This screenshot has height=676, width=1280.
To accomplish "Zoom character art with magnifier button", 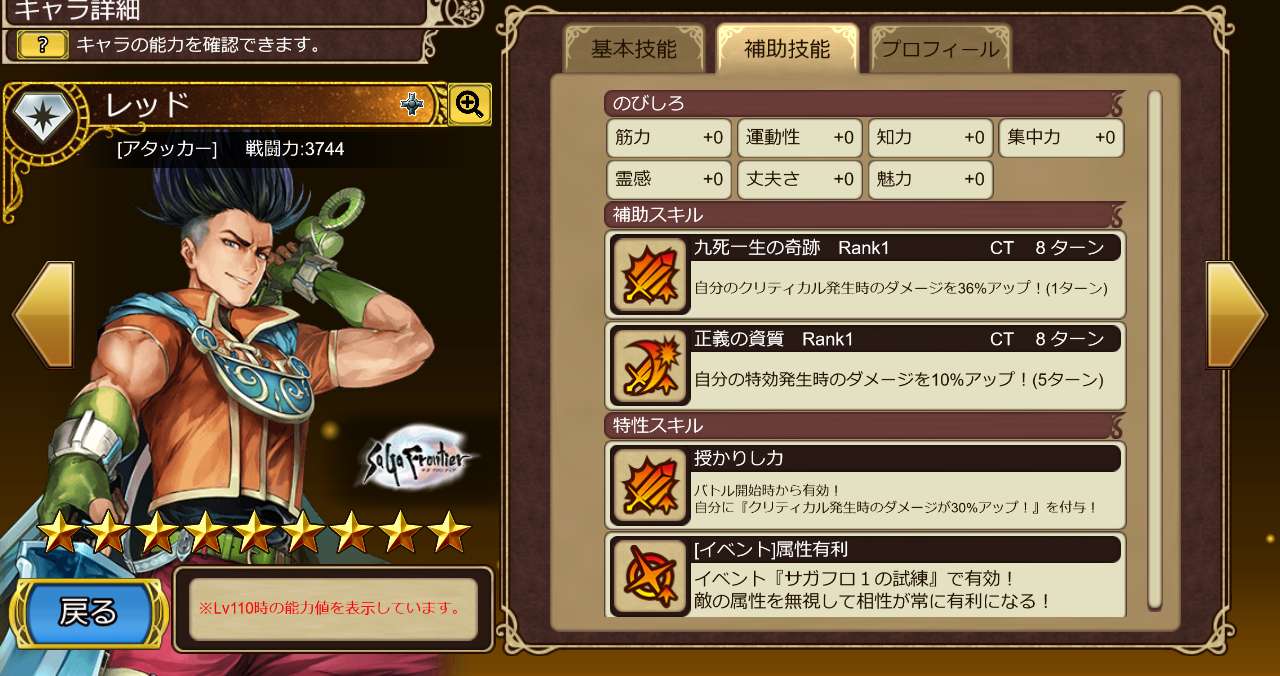I will (469, 103).
